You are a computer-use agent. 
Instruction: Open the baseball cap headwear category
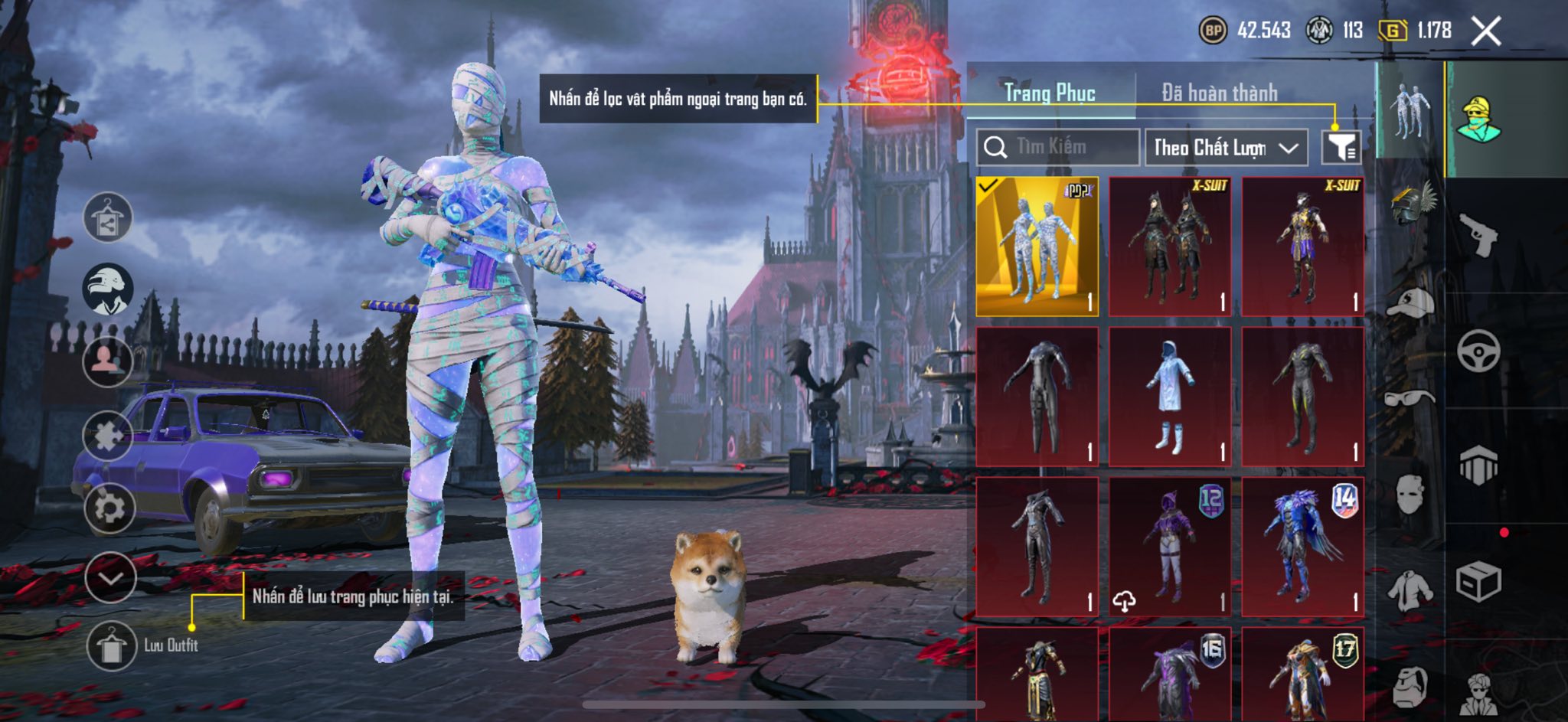tap(1410, 302)
